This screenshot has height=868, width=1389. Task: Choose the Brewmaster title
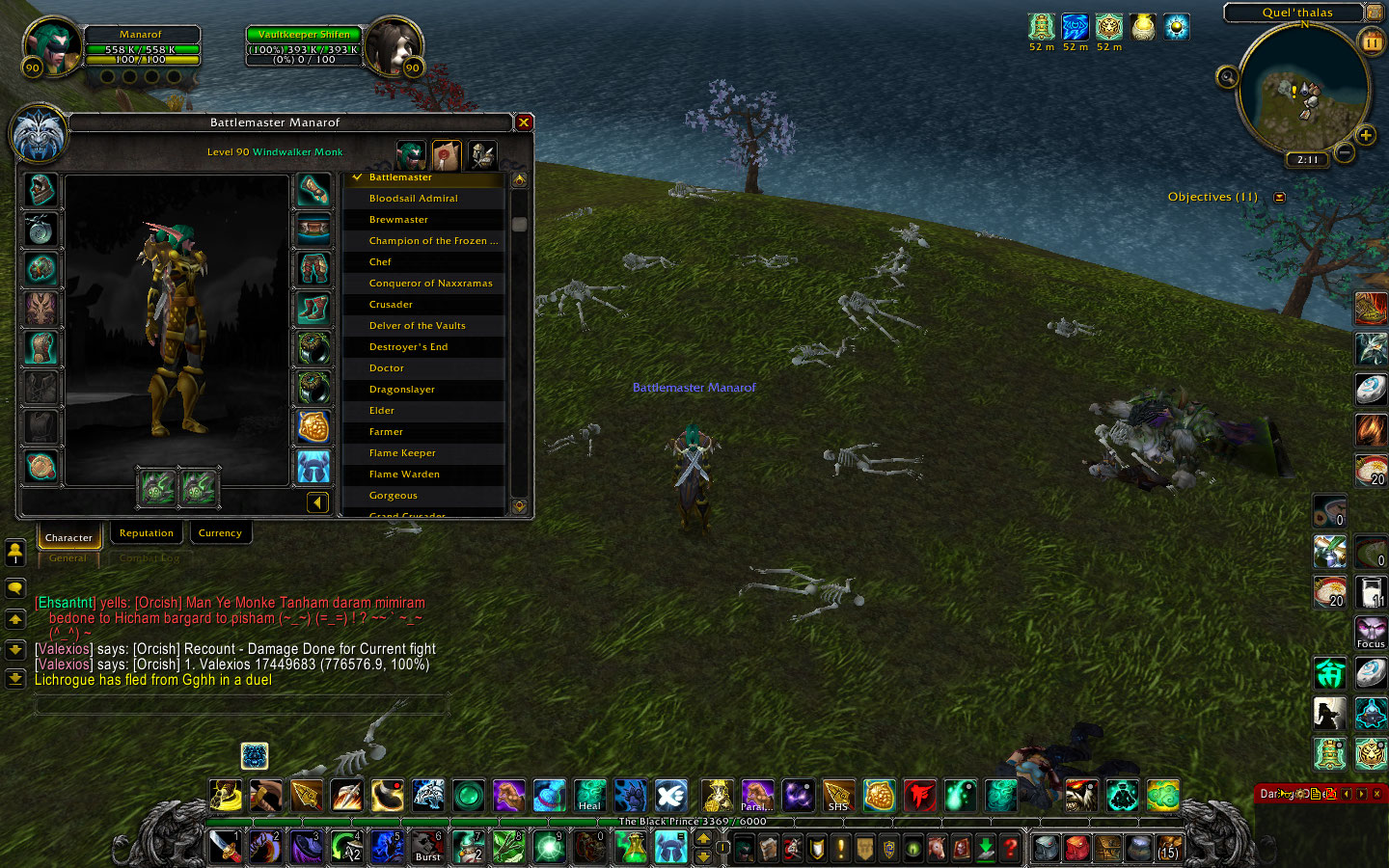pos(398,220)
